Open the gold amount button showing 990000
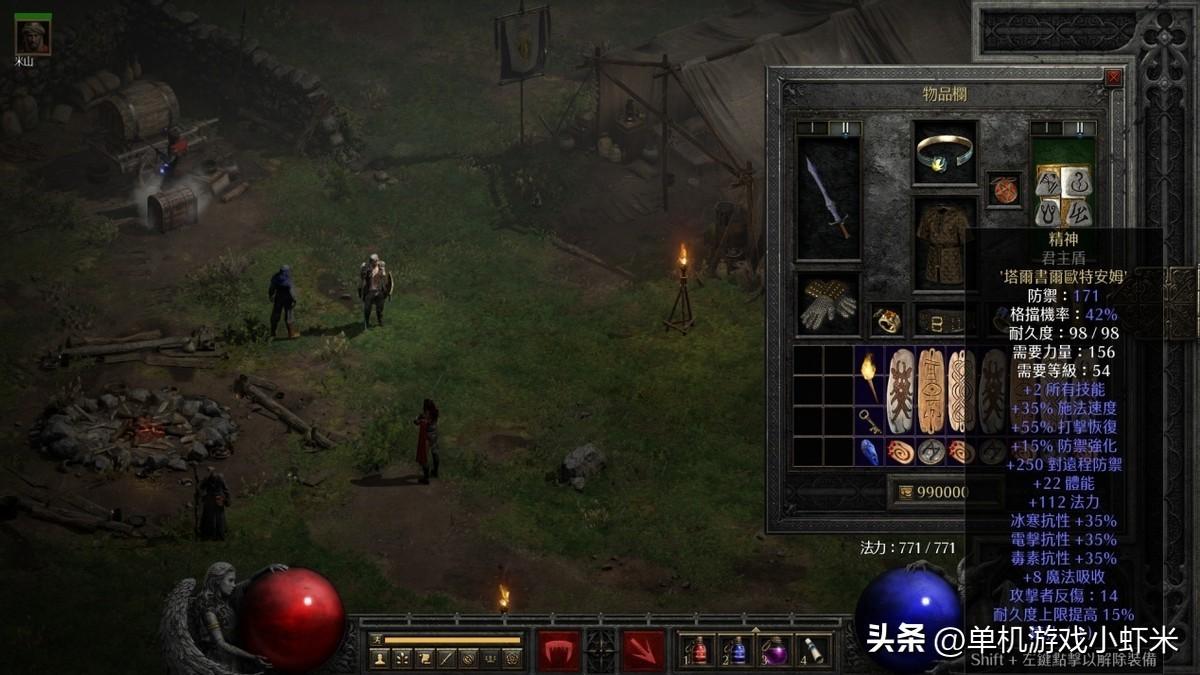Viewport: 1200px width, 675px height. click(944, 492)
